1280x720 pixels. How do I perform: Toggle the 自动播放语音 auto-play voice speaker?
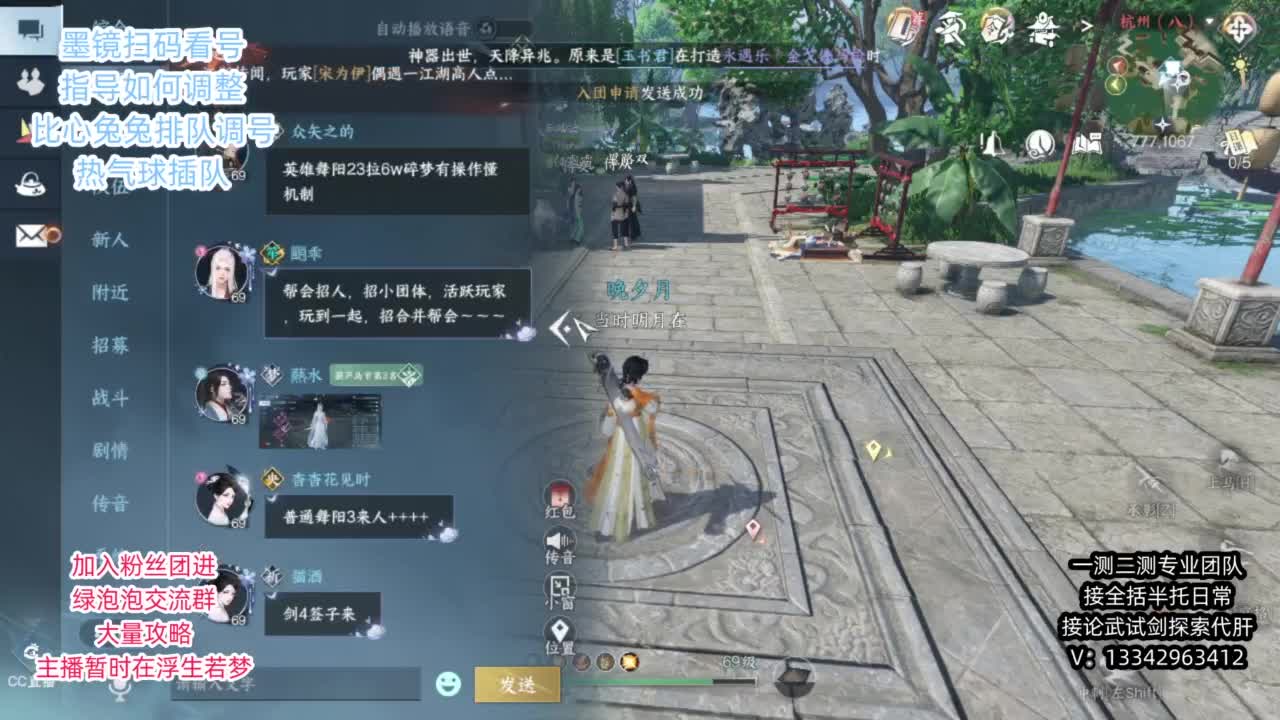487,28
